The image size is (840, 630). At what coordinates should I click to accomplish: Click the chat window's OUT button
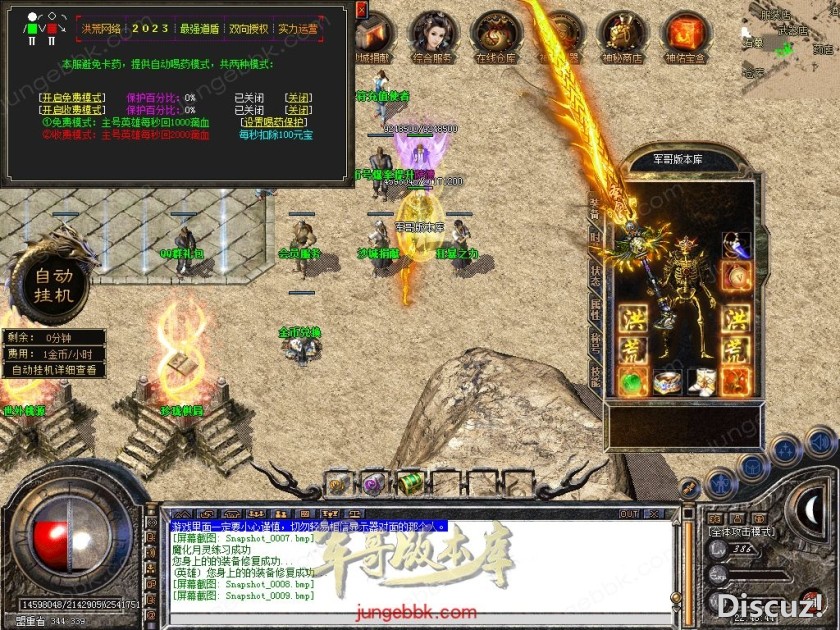pos(629,514)
